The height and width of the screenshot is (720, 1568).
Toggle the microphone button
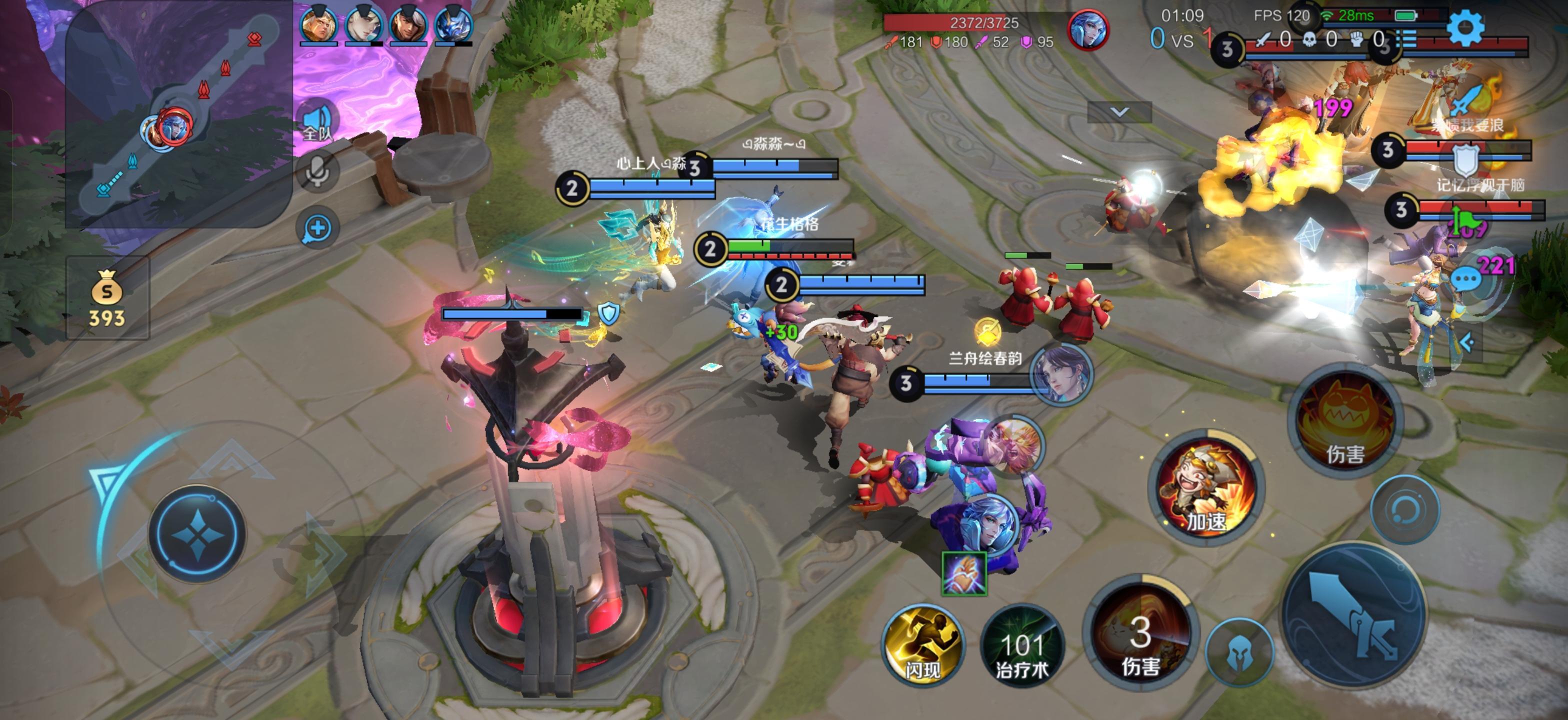point(317,171)
